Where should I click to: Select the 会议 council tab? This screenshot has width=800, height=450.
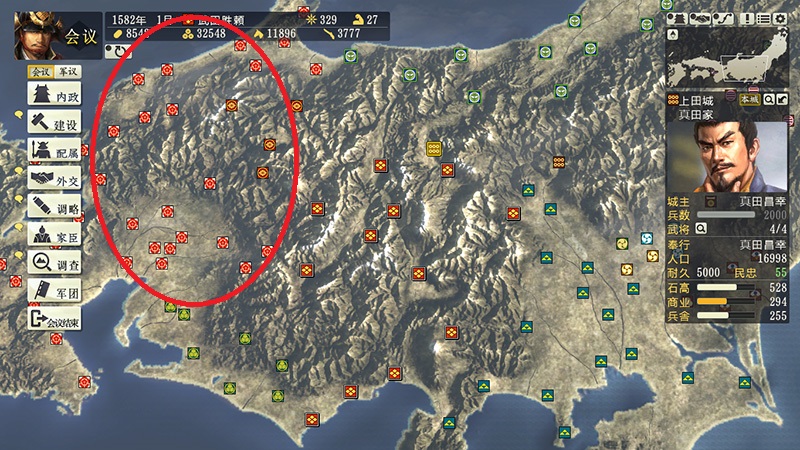pos(40,72)
